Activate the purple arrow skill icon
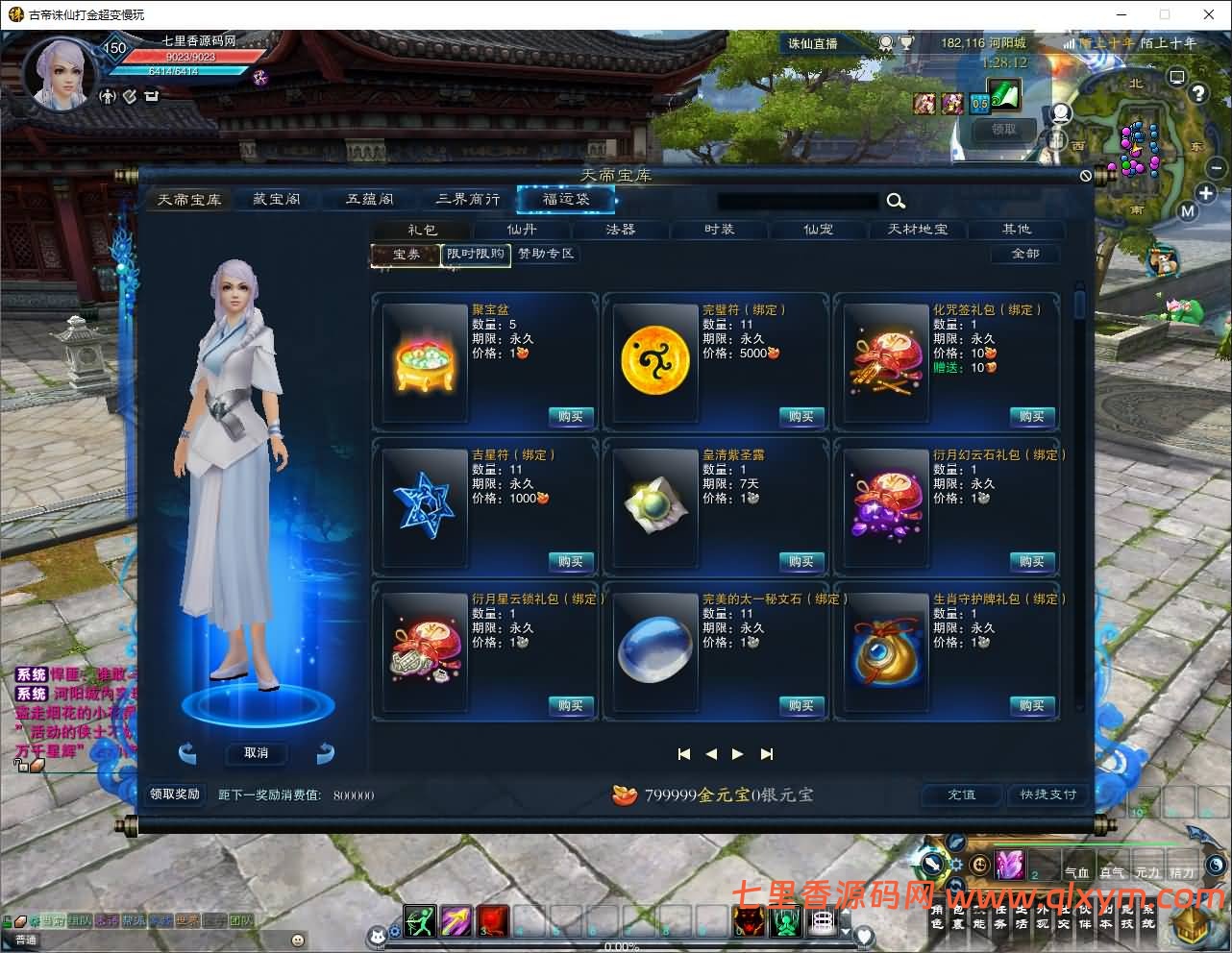 click(454, 922)
